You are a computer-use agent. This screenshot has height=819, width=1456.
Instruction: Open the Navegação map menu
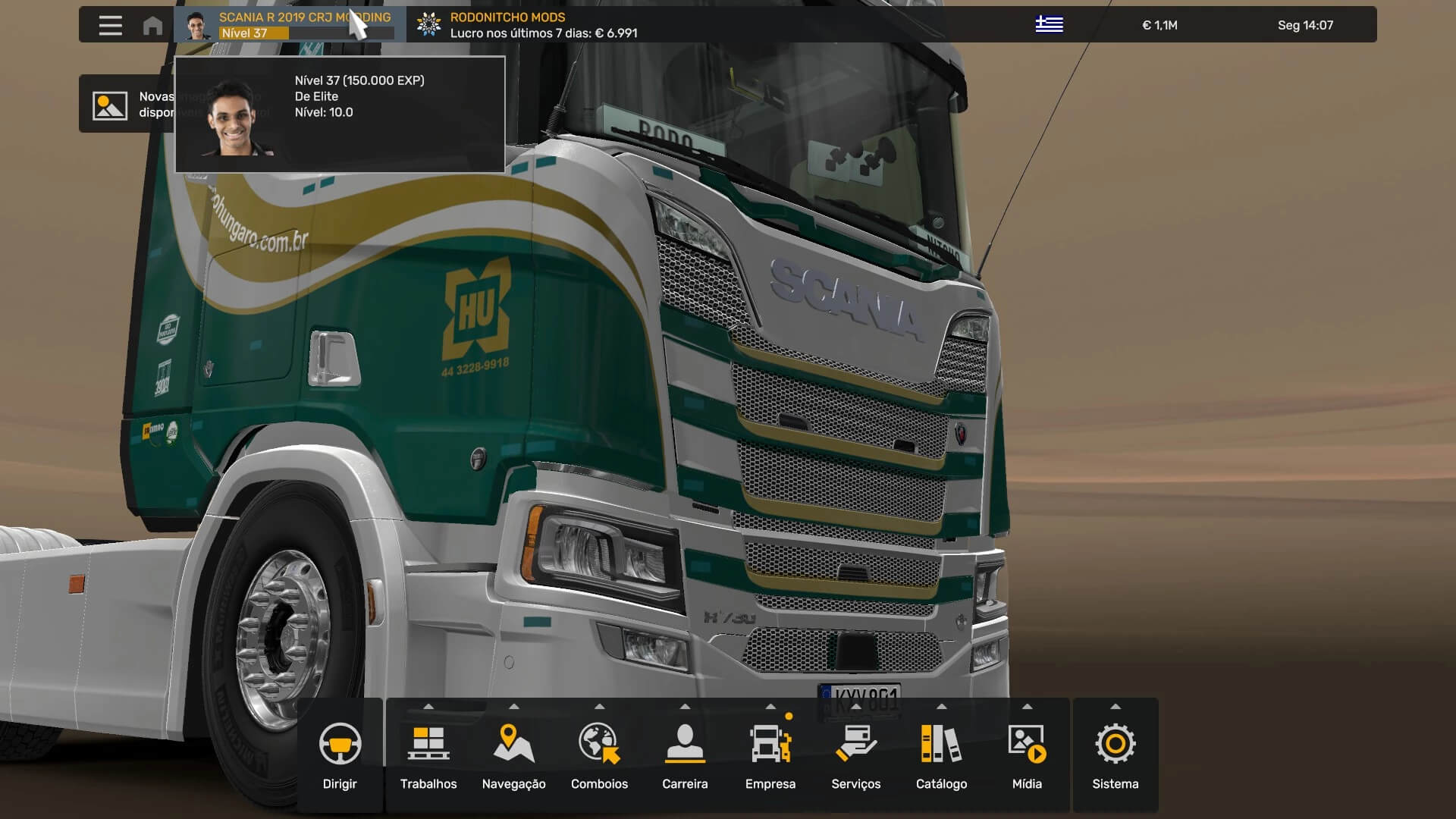tap(513, 756)
